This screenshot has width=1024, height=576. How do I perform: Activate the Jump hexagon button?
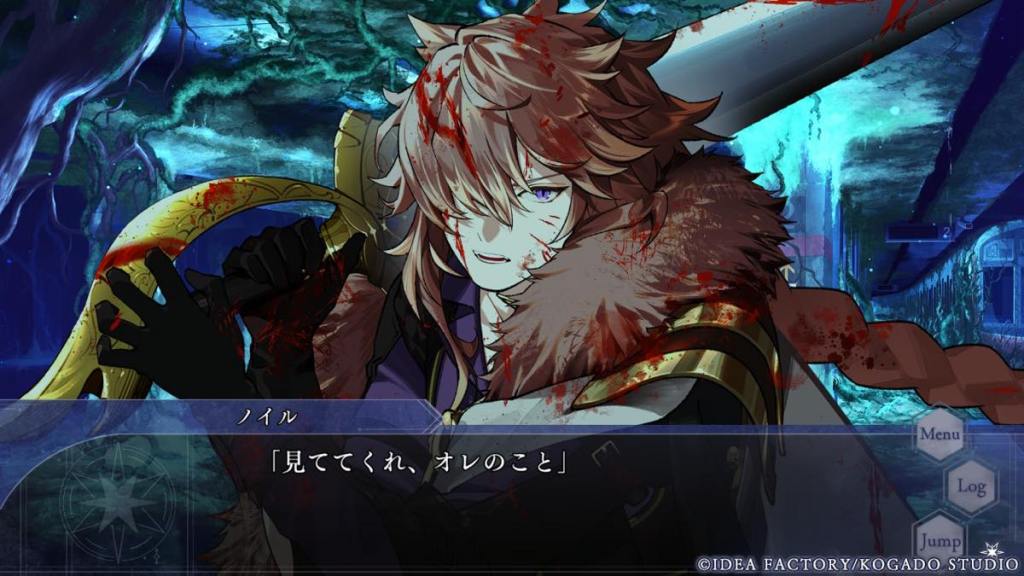(x=938, y=538)
